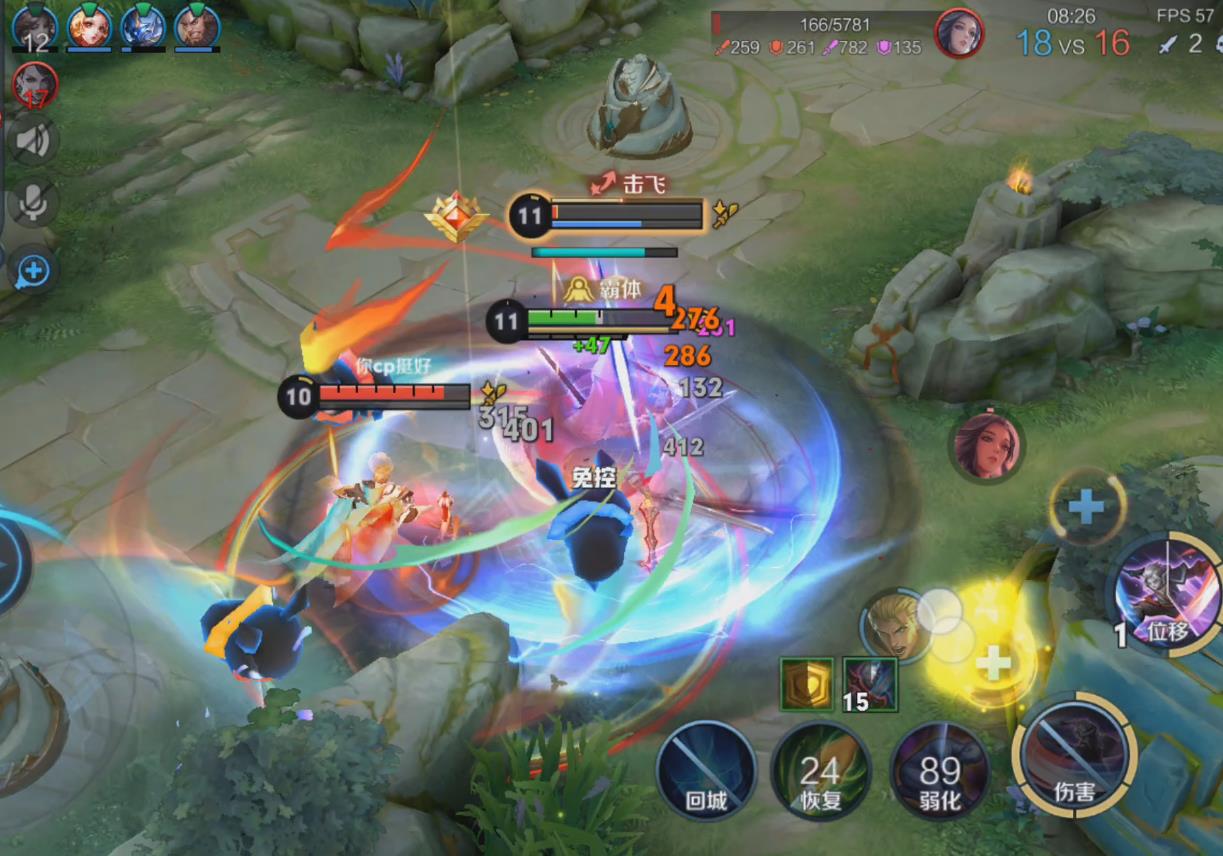
Task: Open the 18 vs 16 scoreboard
Action: pyautogui.click(x=1072, y=43)
